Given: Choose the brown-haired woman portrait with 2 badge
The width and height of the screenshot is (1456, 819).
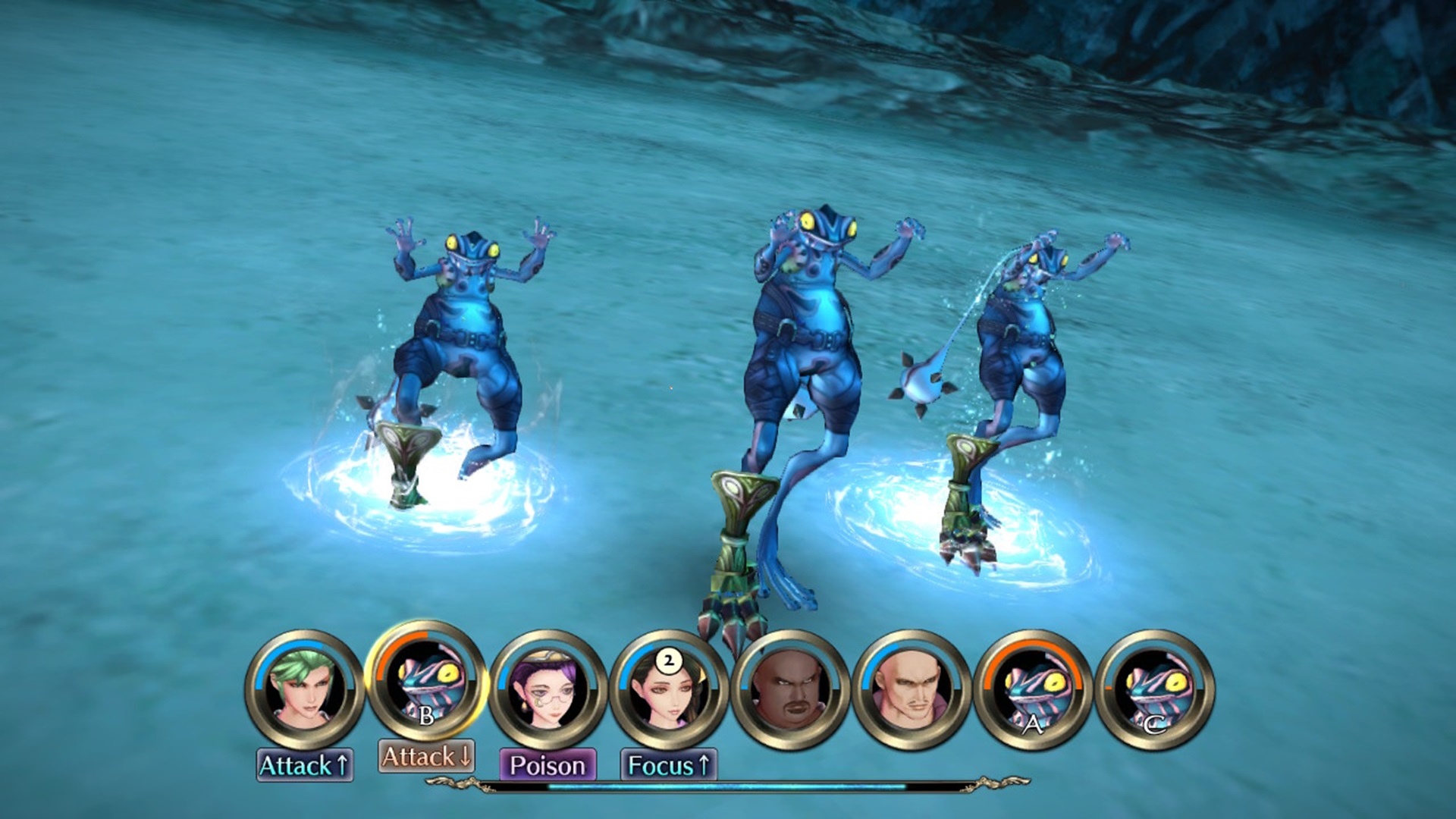Looking at the screenshot, I should [x=669, y=689].
